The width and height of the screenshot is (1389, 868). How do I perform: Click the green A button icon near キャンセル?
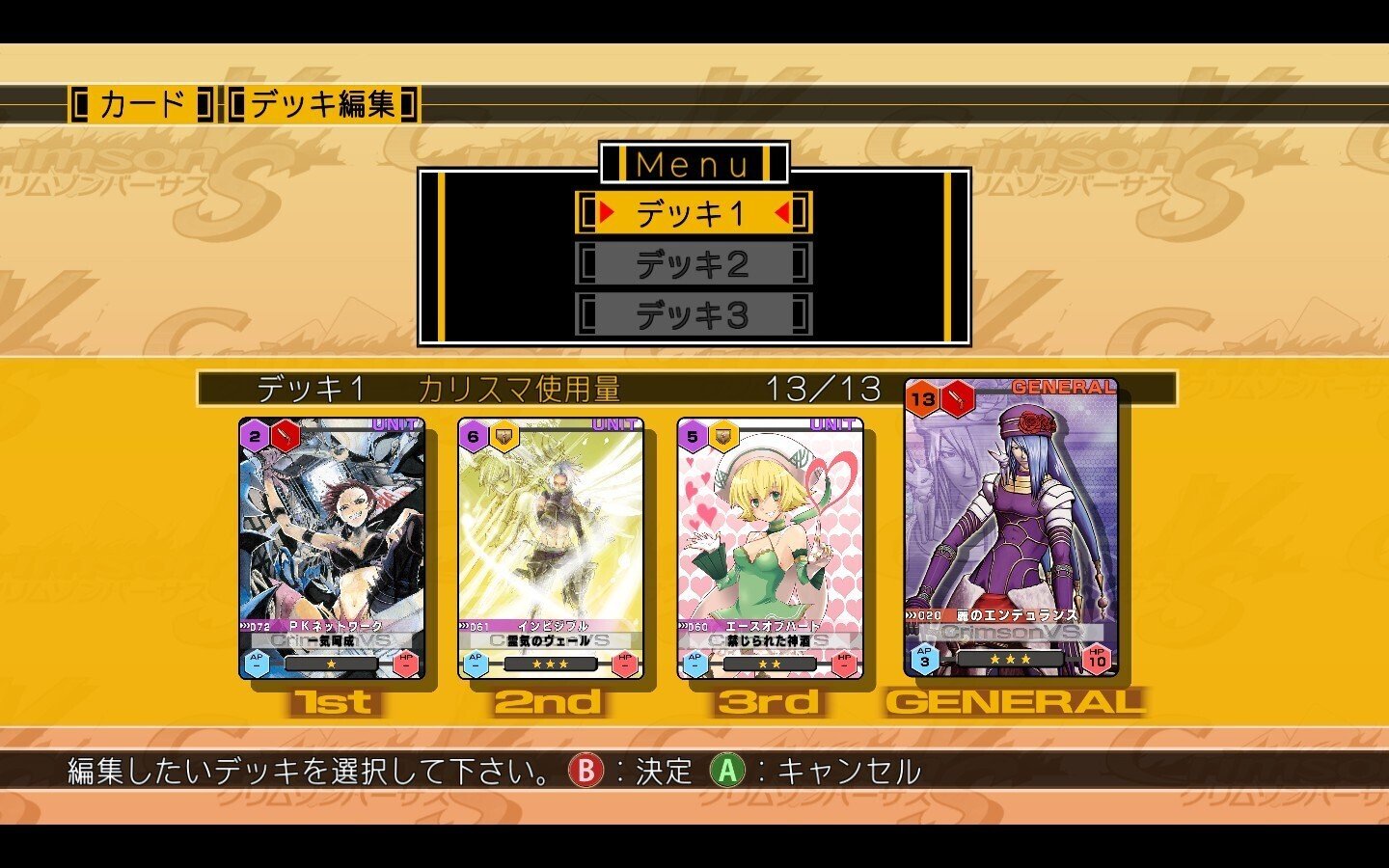point(729,769)
